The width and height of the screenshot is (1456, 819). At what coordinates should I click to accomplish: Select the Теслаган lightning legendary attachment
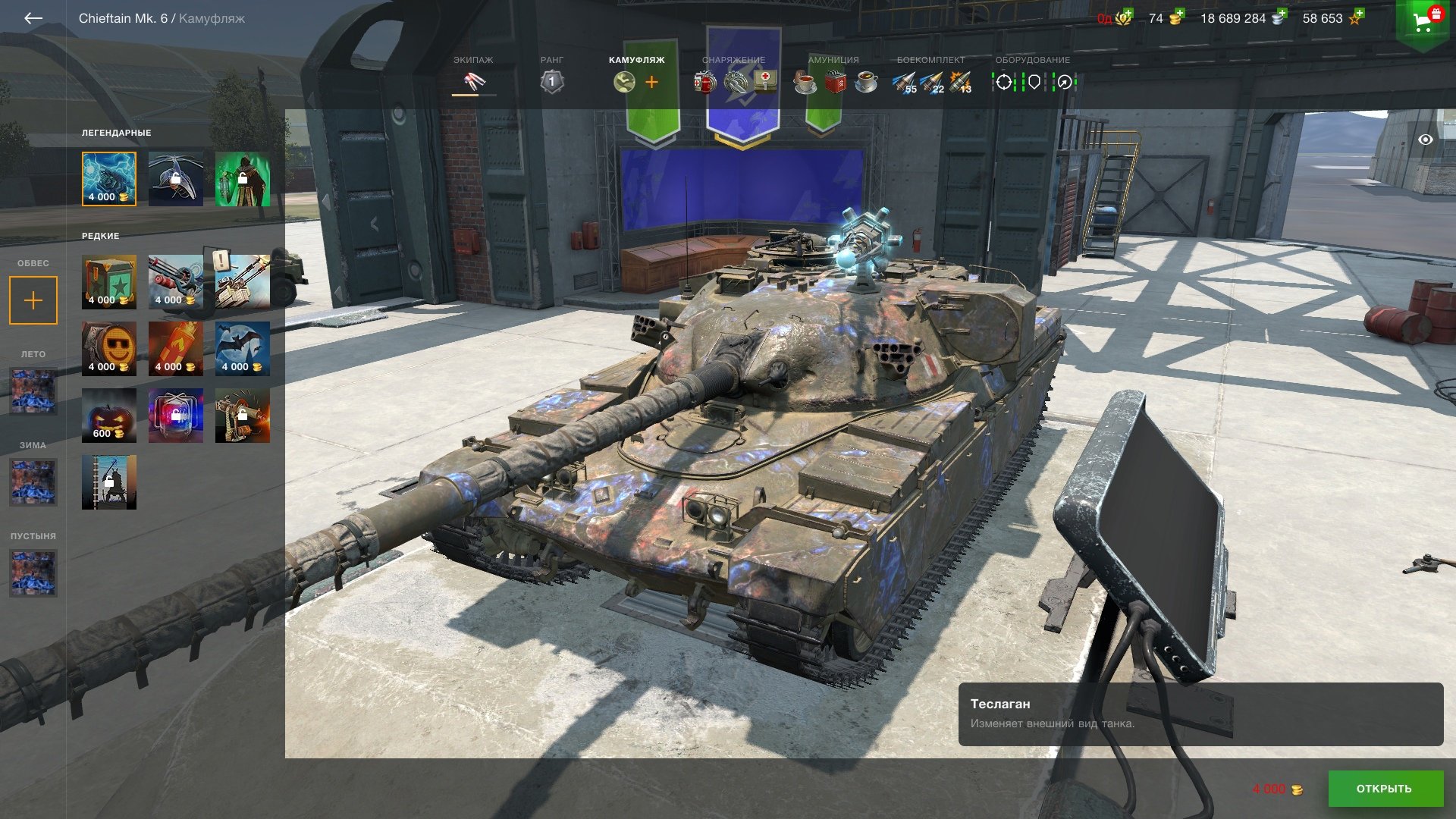coord(109,178)
